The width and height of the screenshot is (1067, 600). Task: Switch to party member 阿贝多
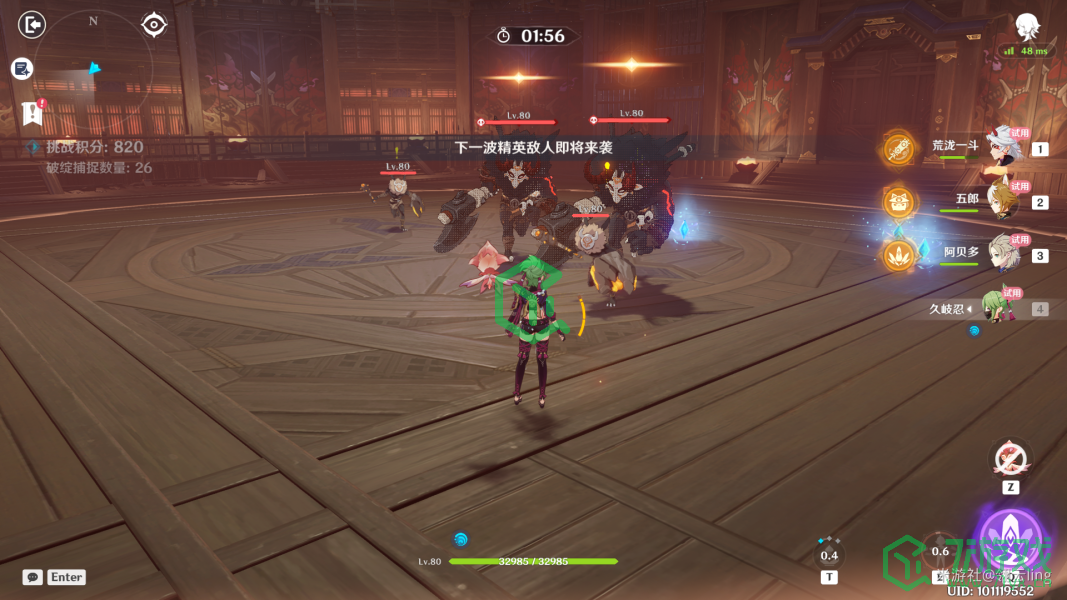(1001, 254)
